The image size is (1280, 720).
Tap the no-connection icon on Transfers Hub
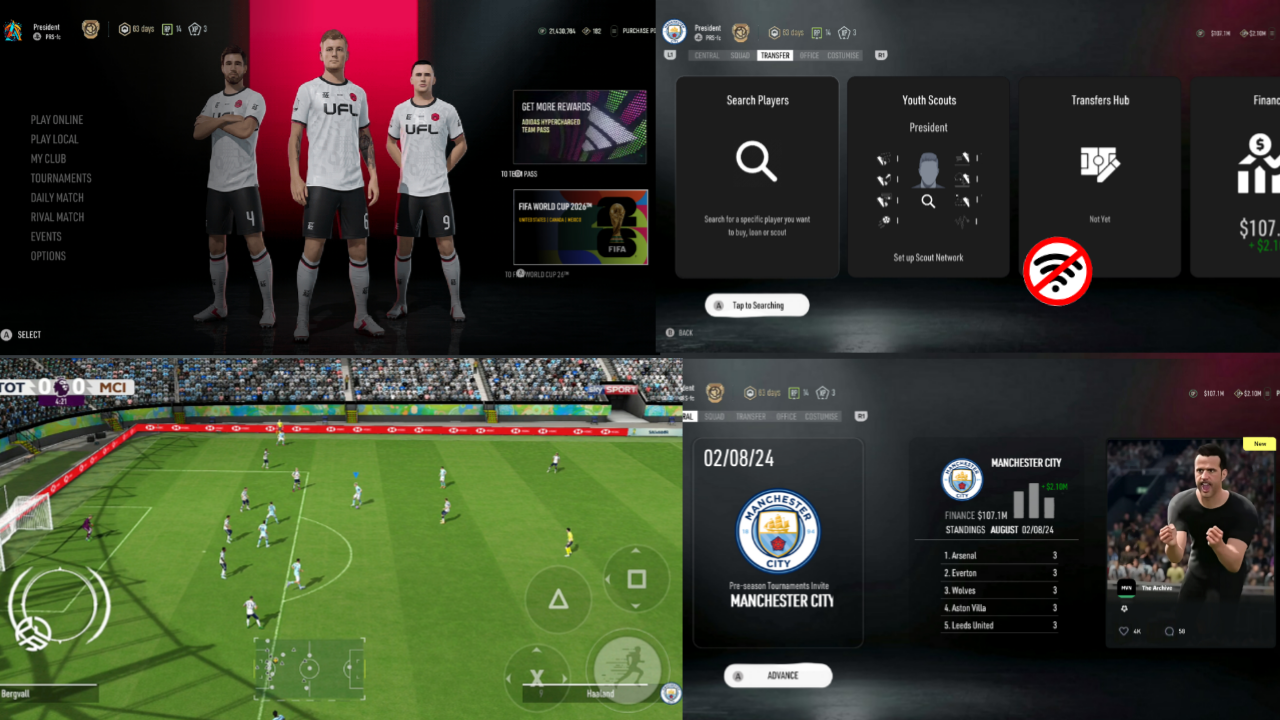pos(1057,270)
